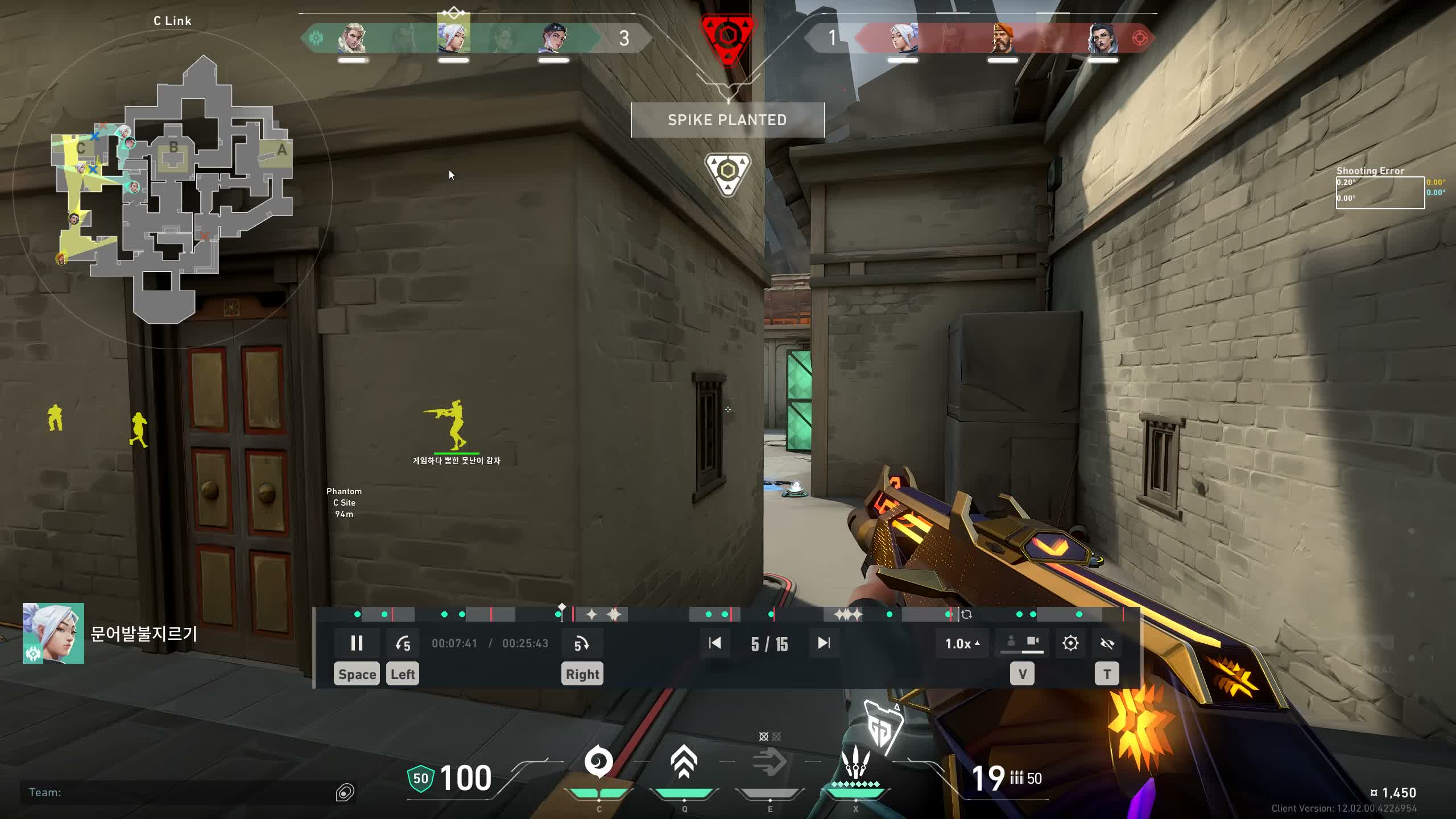1456x819 pixels.
Task: Select the Blade Storm ultimate icon
Action: pyautogui.click(x=854, y=763)
